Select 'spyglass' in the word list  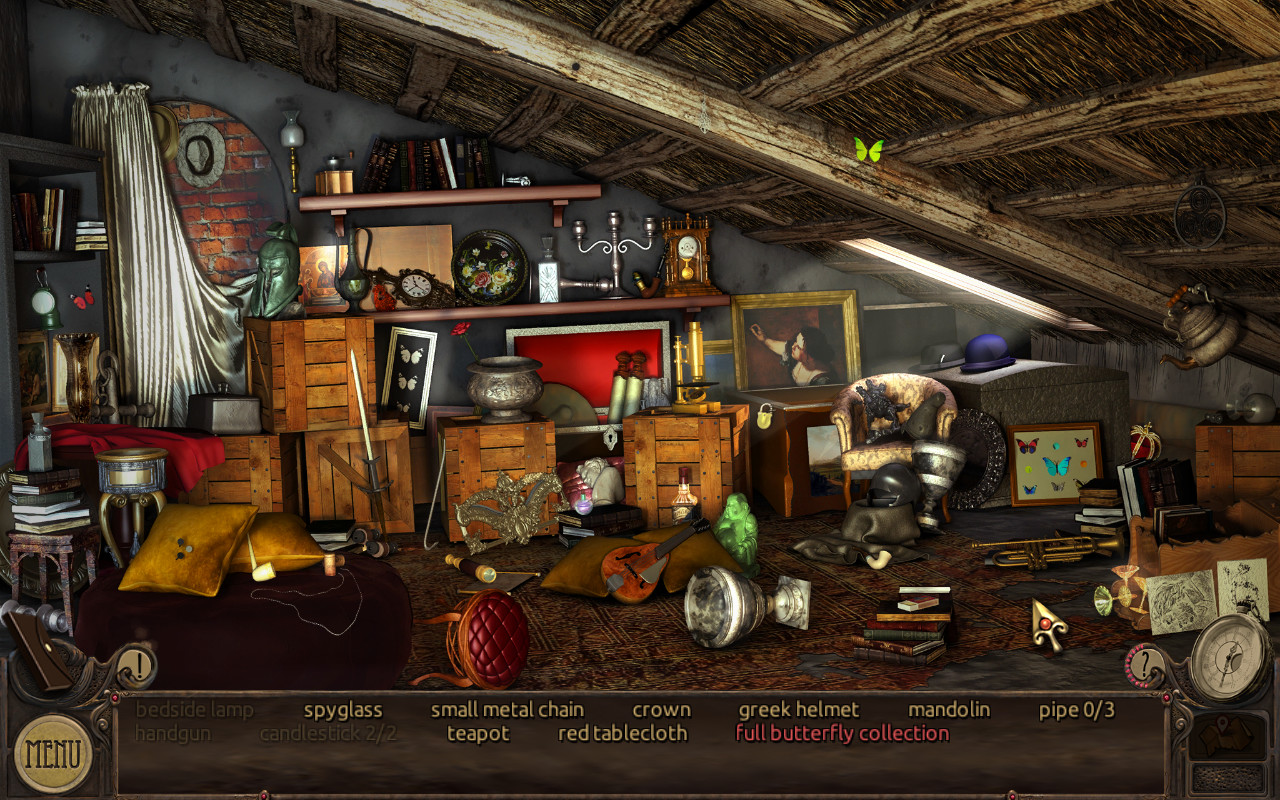pos(342,709)
